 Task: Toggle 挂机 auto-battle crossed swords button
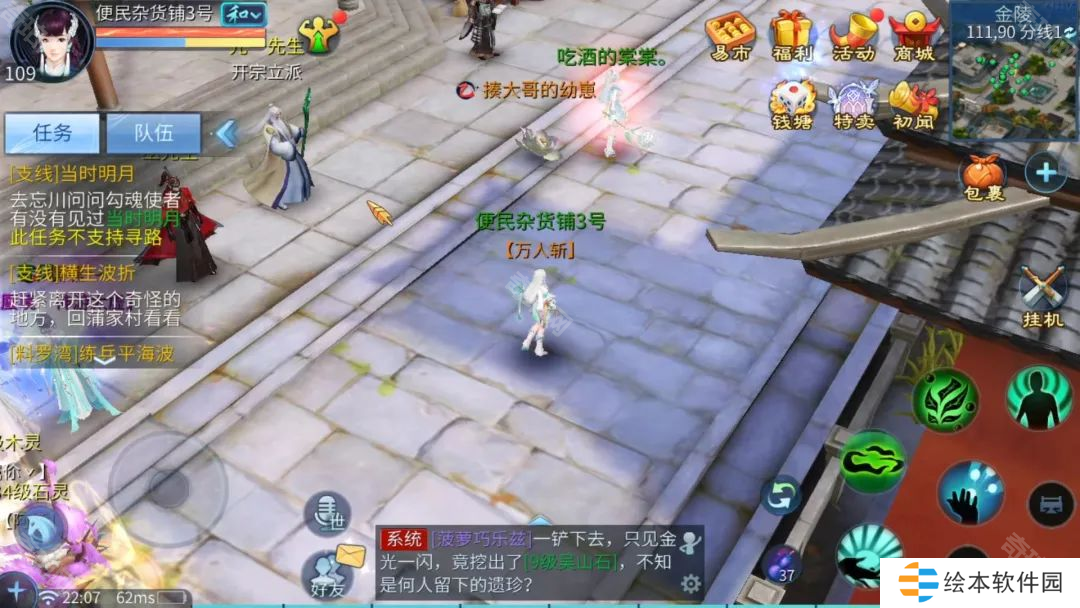[1044, 295]
